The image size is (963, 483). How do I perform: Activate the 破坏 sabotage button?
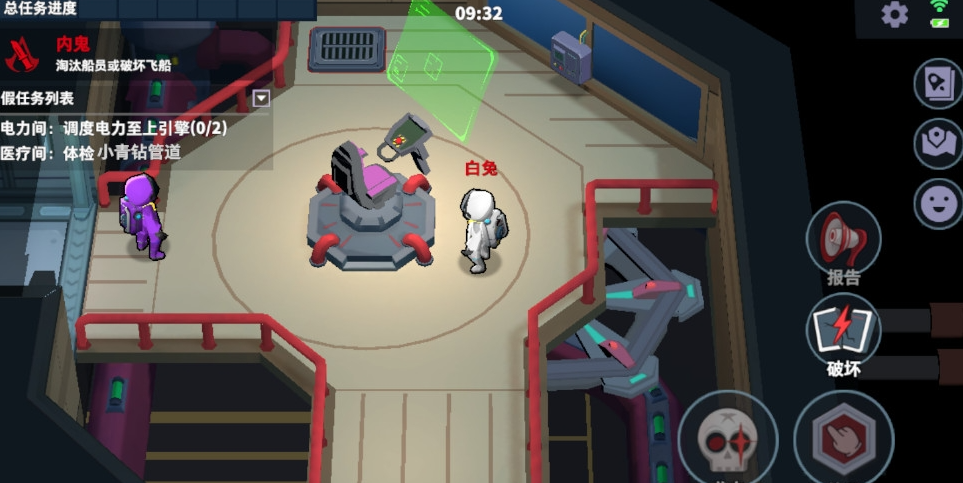[x=843, y=333]
